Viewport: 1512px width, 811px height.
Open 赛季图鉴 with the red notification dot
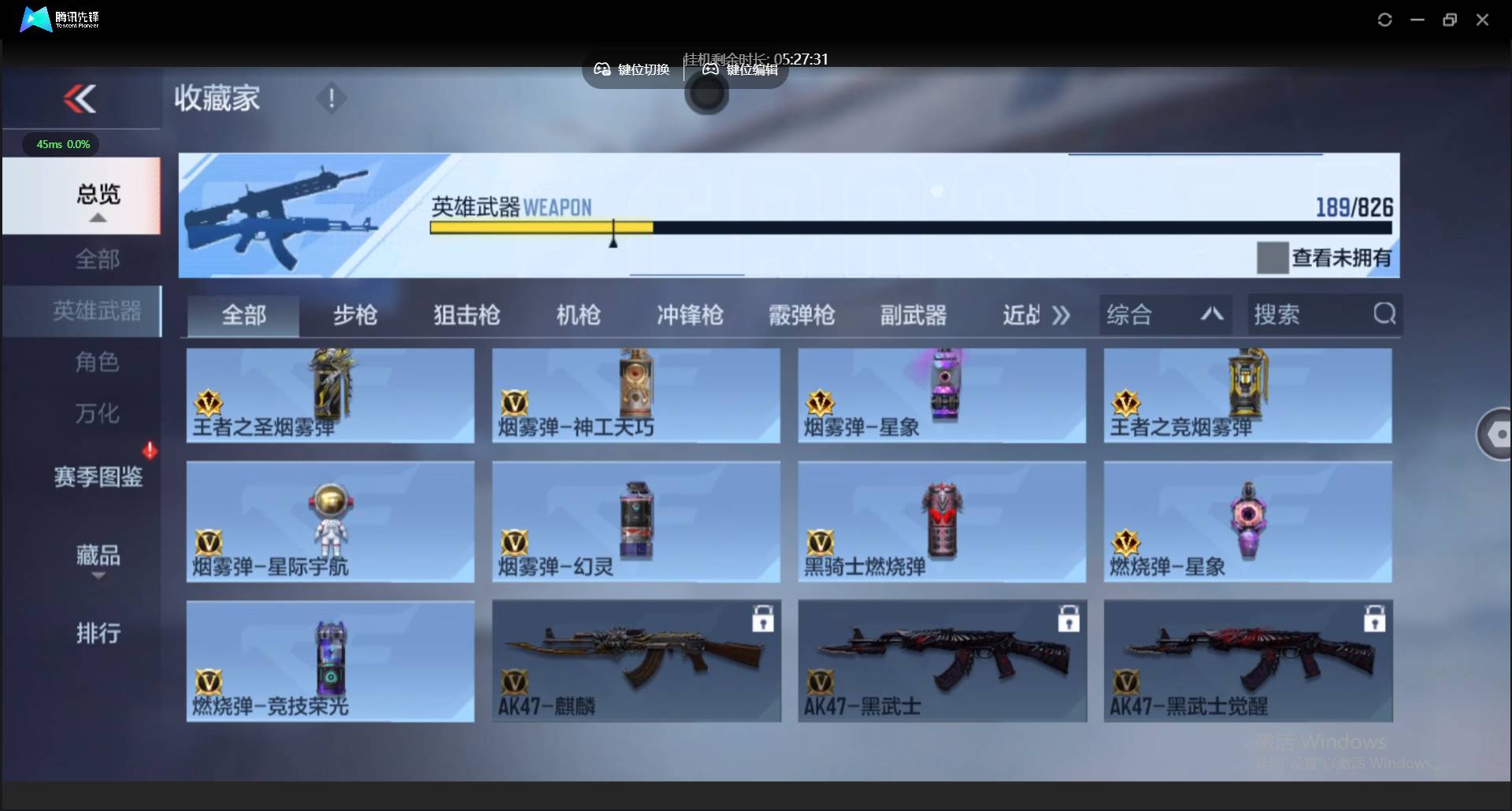pos(96,476)
